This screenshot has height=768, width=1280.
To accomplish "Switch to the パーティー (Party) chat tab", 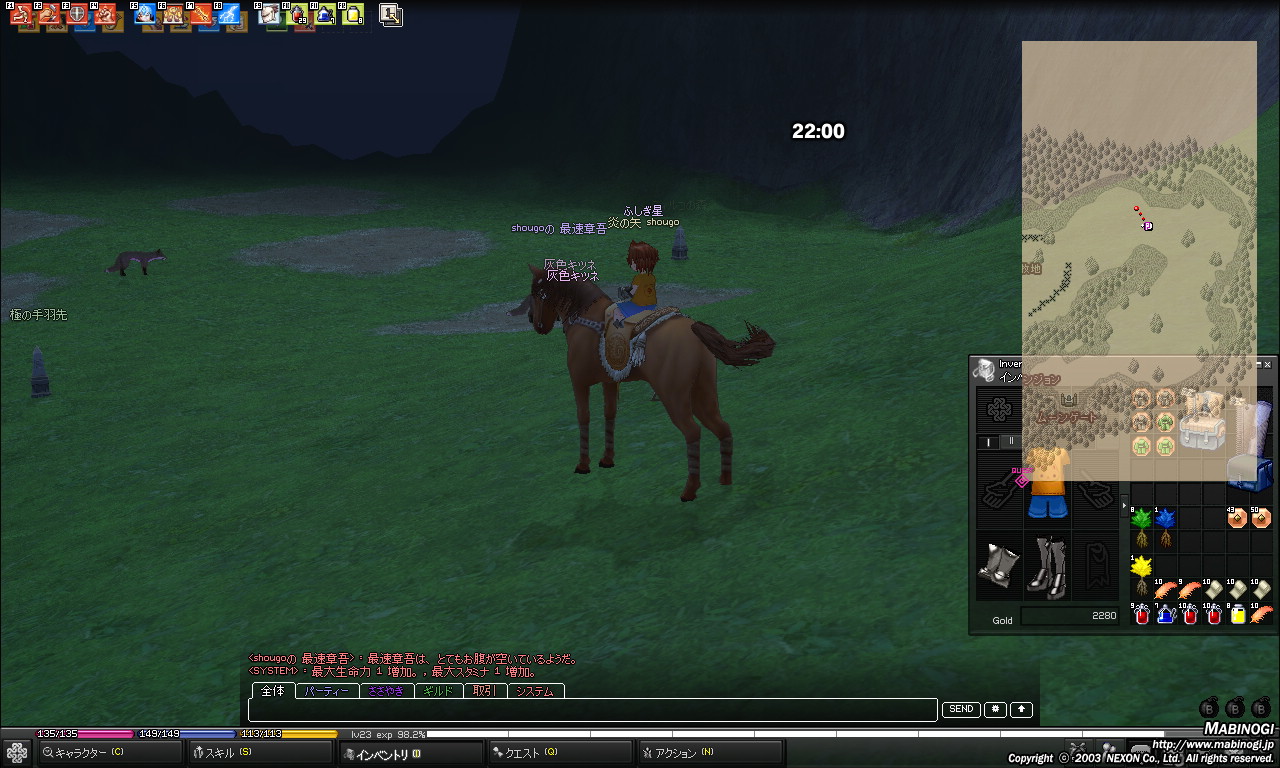I will (327, 691).
